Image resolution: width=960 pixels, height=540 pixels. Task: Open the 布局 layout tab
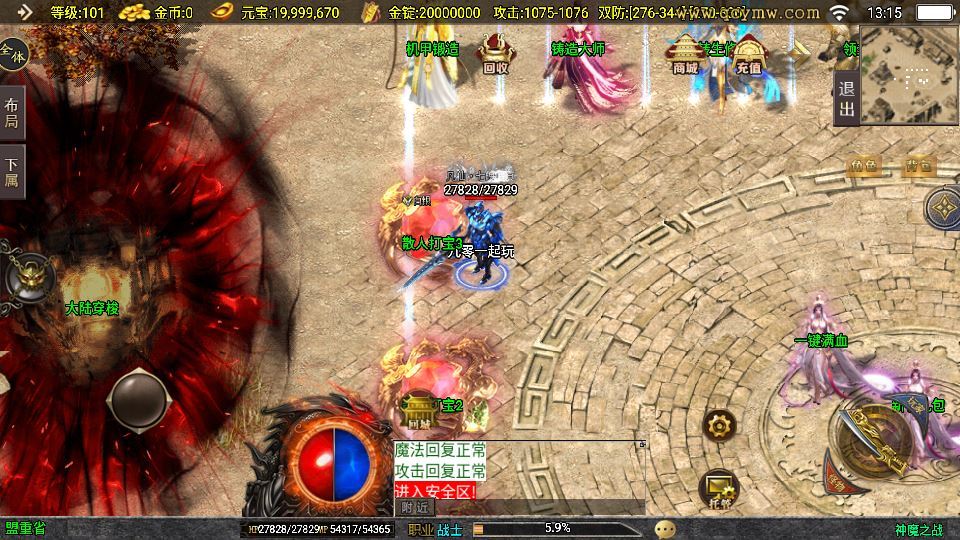tap(12, 112)
